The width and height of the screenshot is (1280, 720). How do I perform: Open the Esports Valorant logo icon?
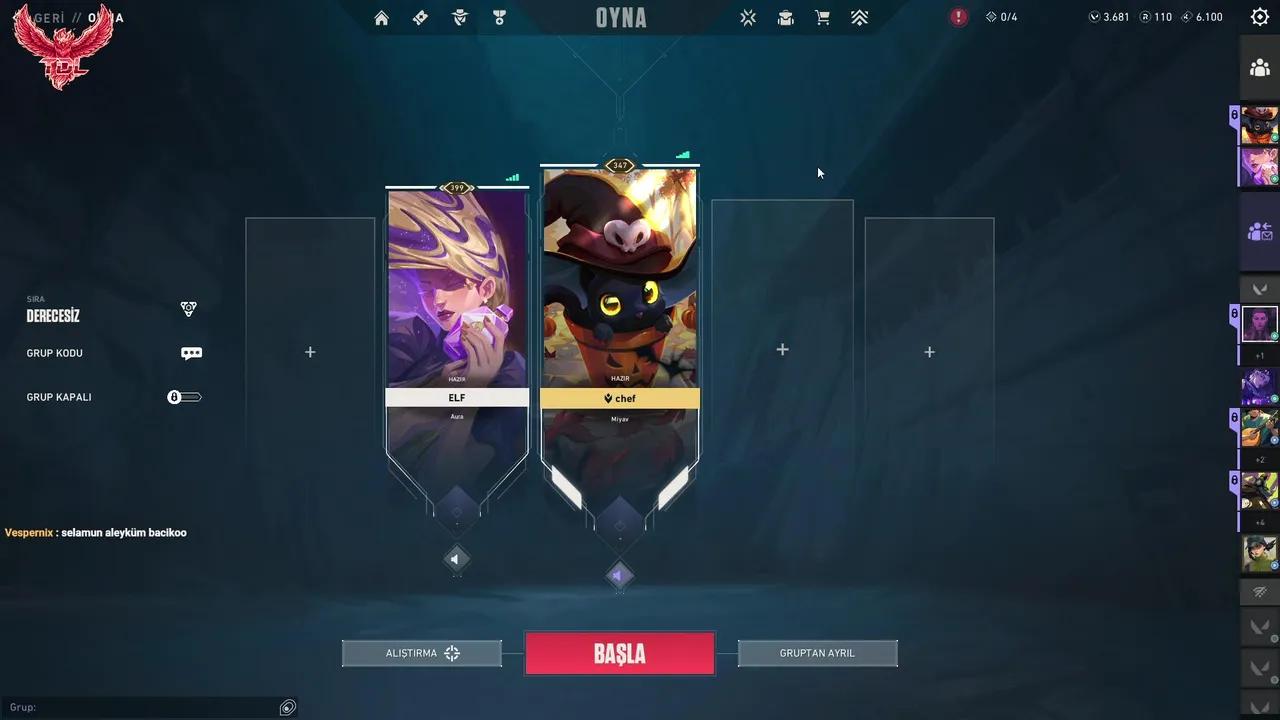[748, 17]
